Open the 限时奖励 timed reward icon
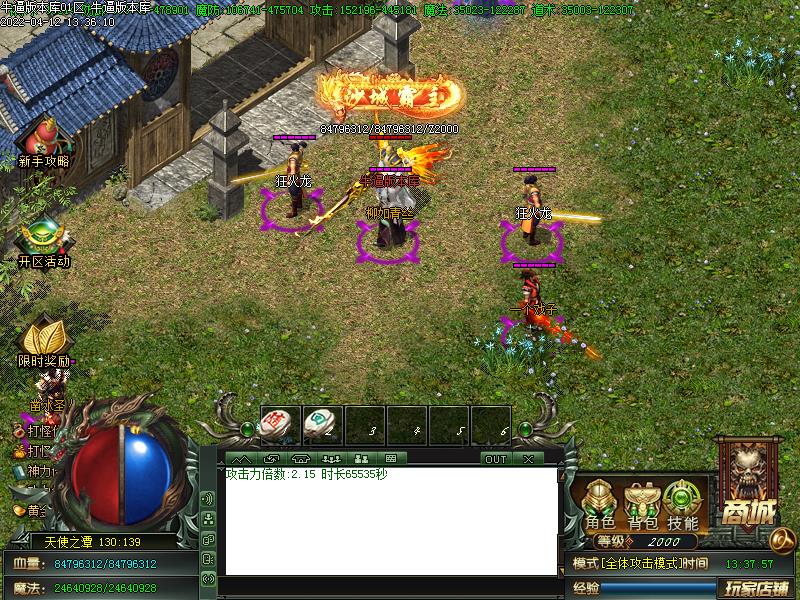 (43, 338)
